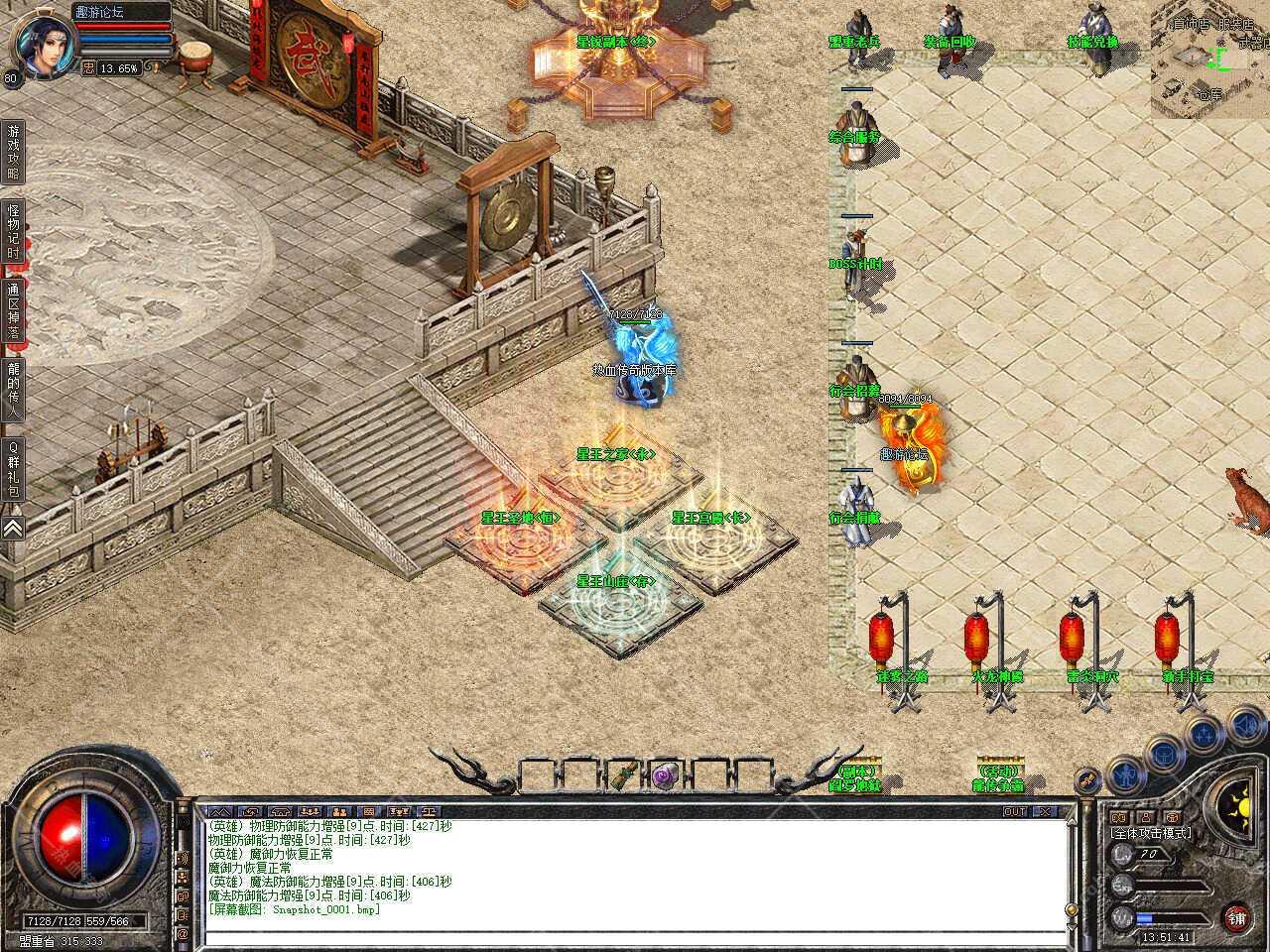Toggle the orange-highlighted icon on the chat toolbar
Image resolution: width=1270 pixels, height=952 pixels.
point(340,812)
